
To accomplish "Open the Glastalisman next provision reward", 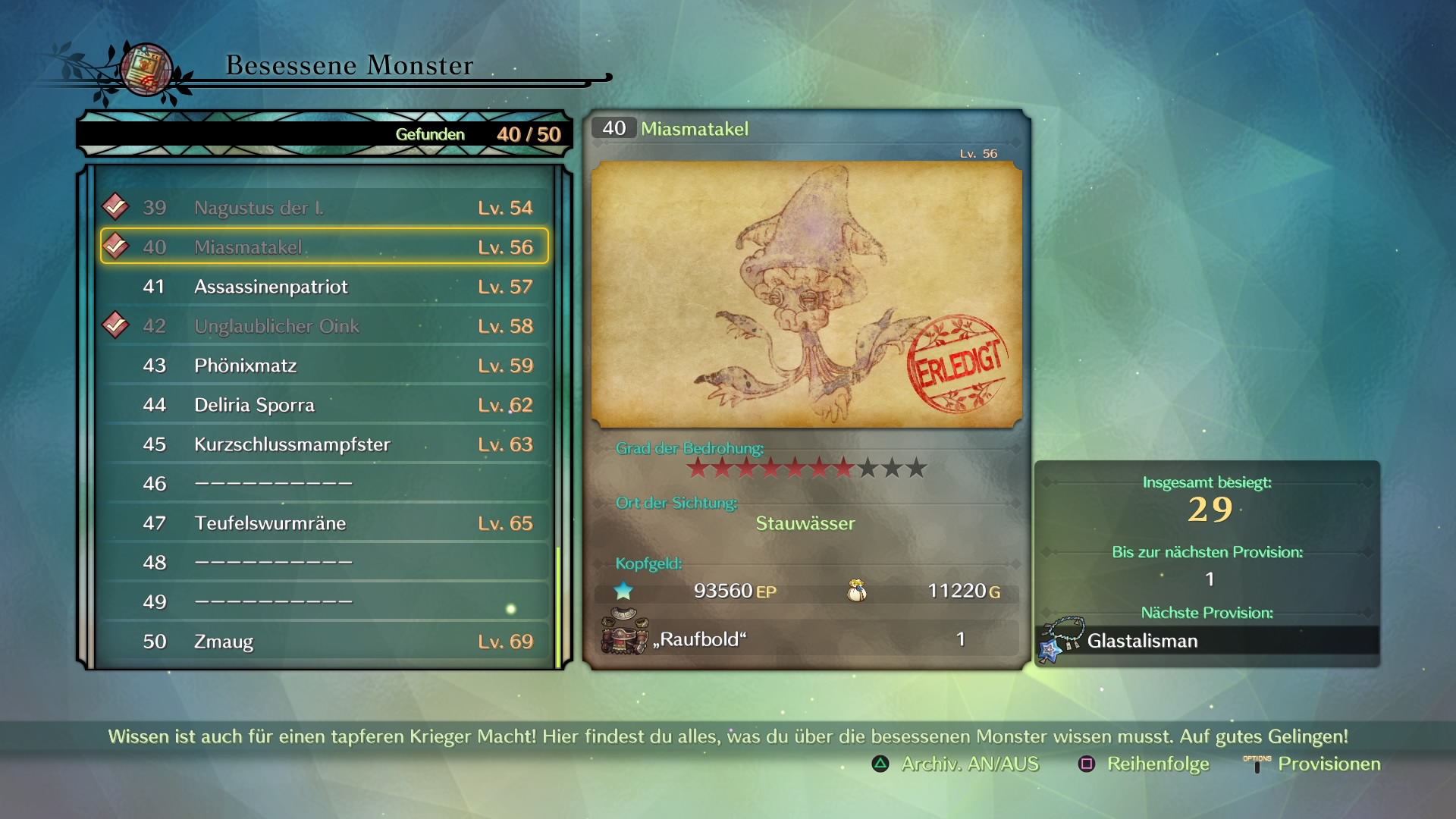I will pyautogui.click(x=1207, y=641).
